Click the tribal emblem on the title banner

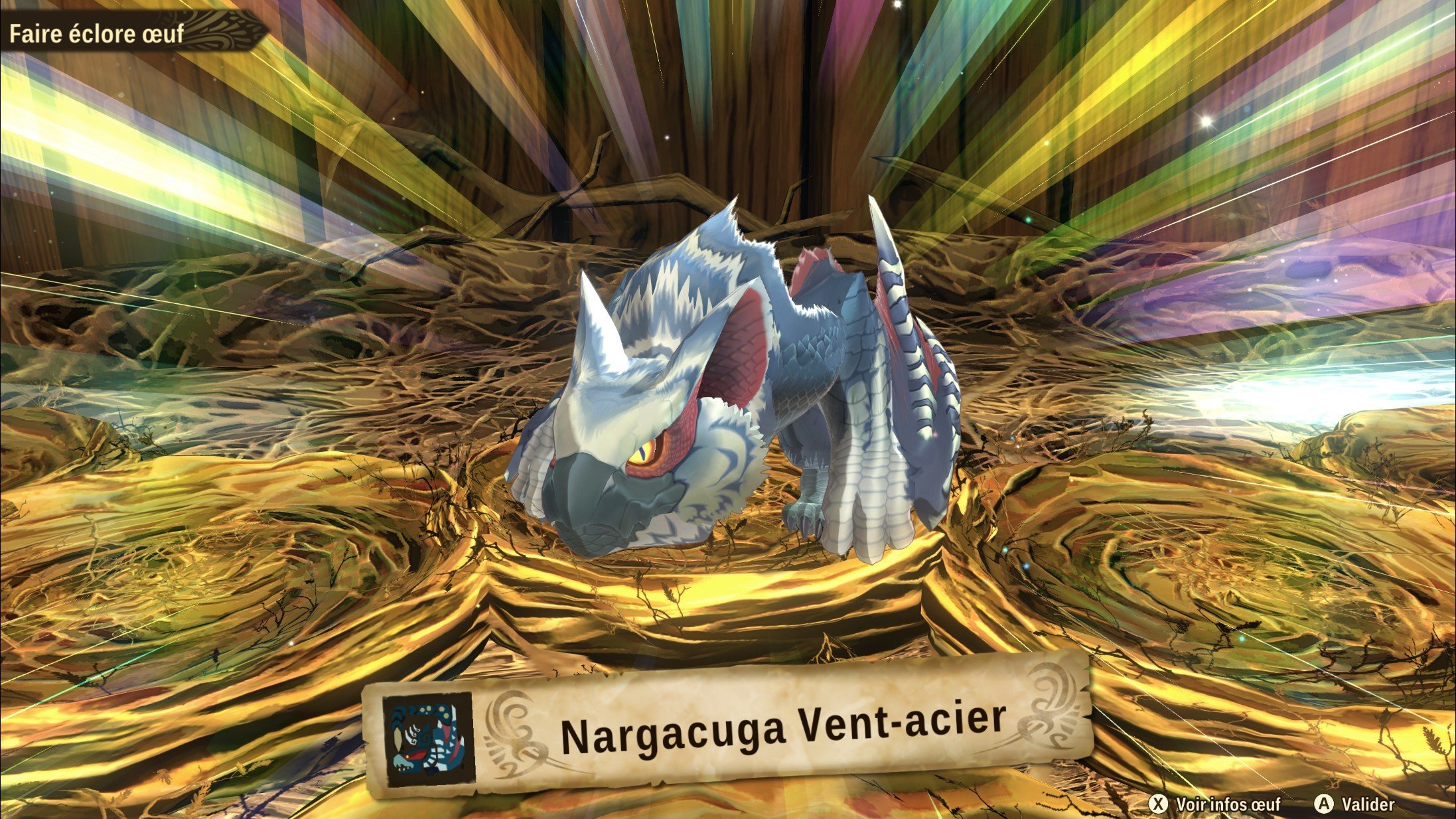pyautogui.click(x=226, y=28)
